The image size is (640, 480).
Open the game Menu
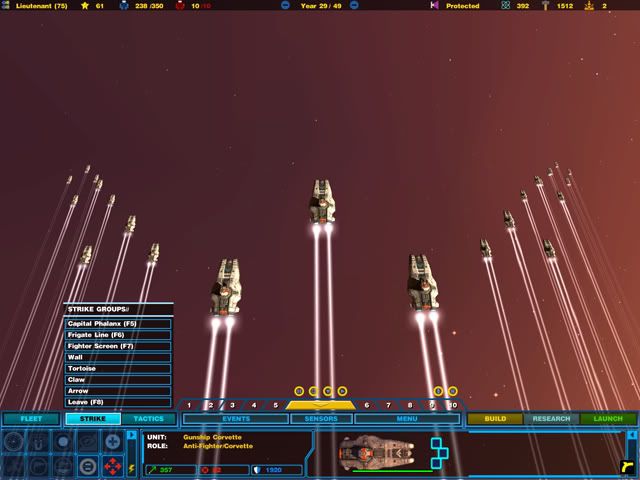coord(406,419)
